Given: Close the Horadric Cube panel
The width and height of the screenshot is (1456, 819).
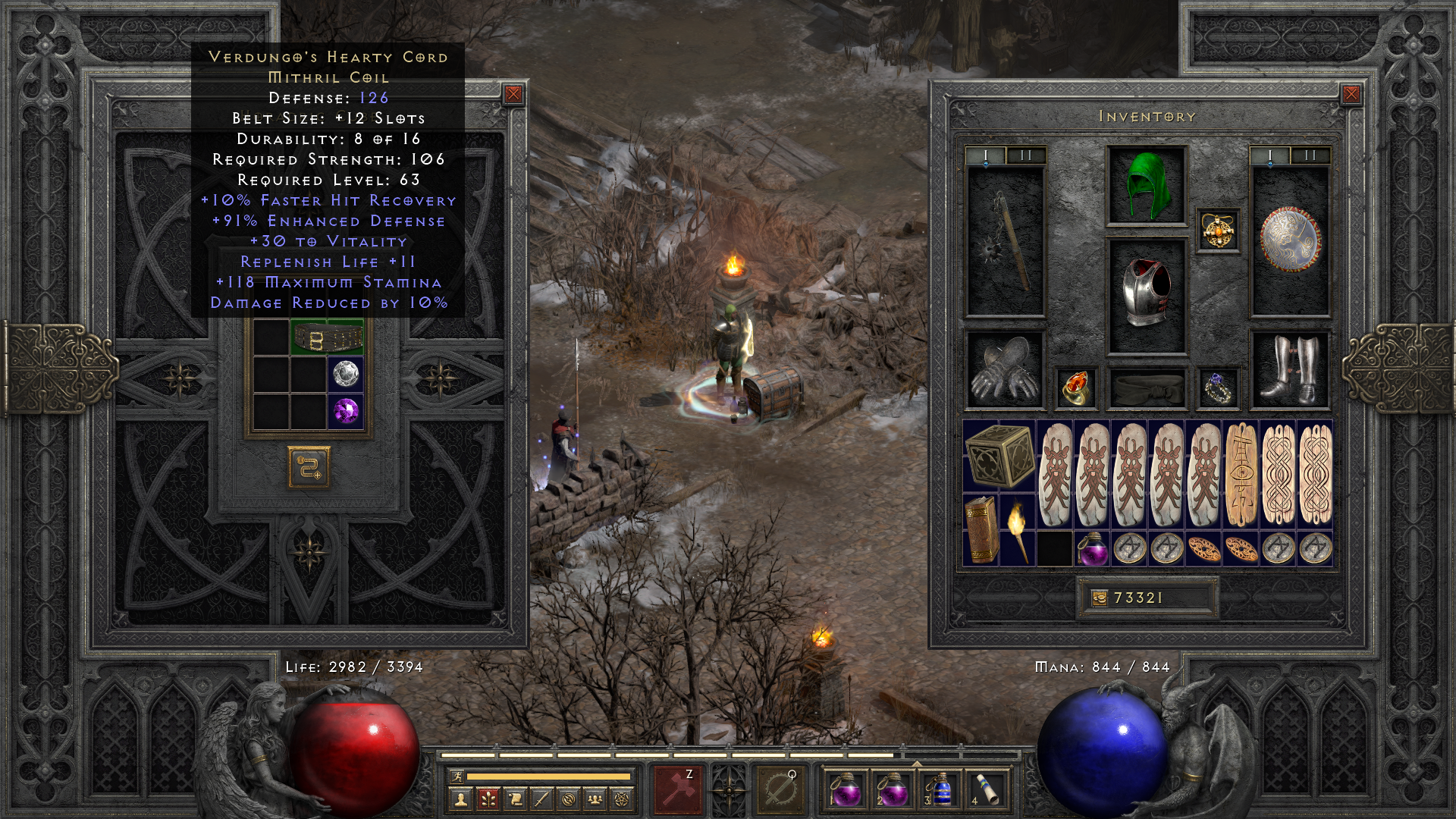Looking at the screenshot, I should coord(513,94).
